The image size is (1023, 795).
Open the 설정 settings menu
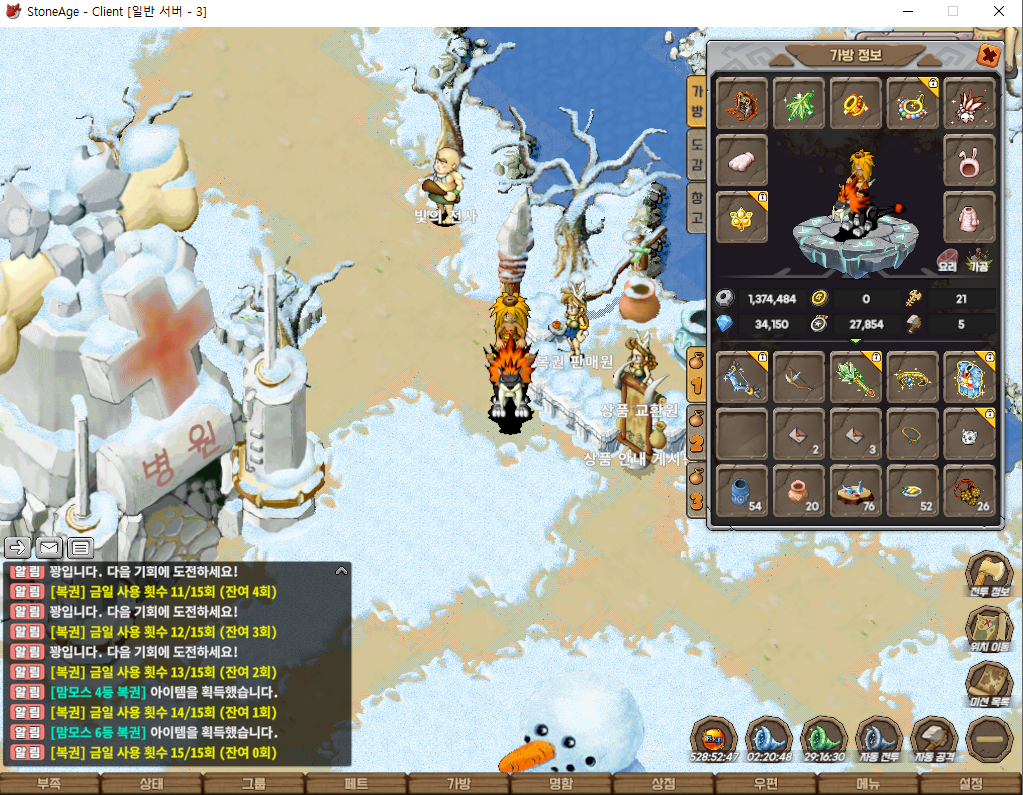[x=971, y=784]
